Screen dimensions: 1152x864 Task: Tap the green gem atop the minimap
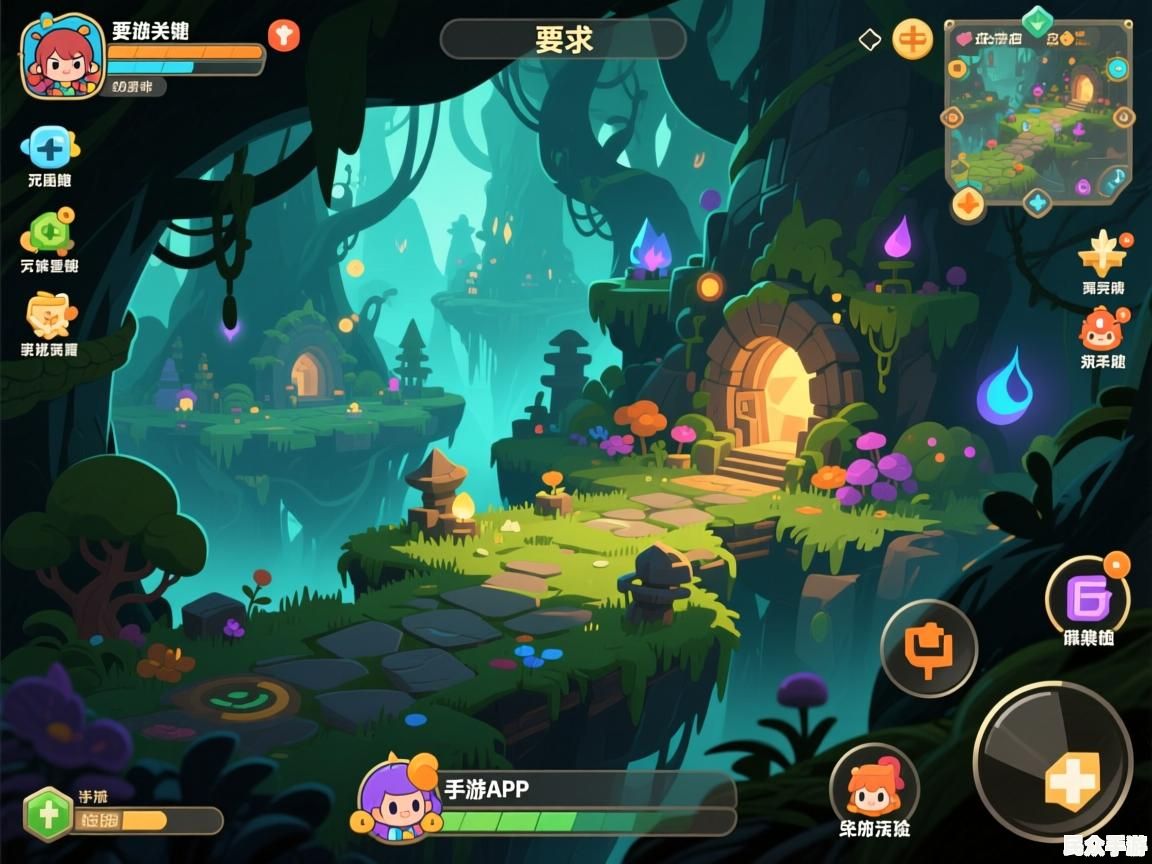click(x=1037, y=20)
